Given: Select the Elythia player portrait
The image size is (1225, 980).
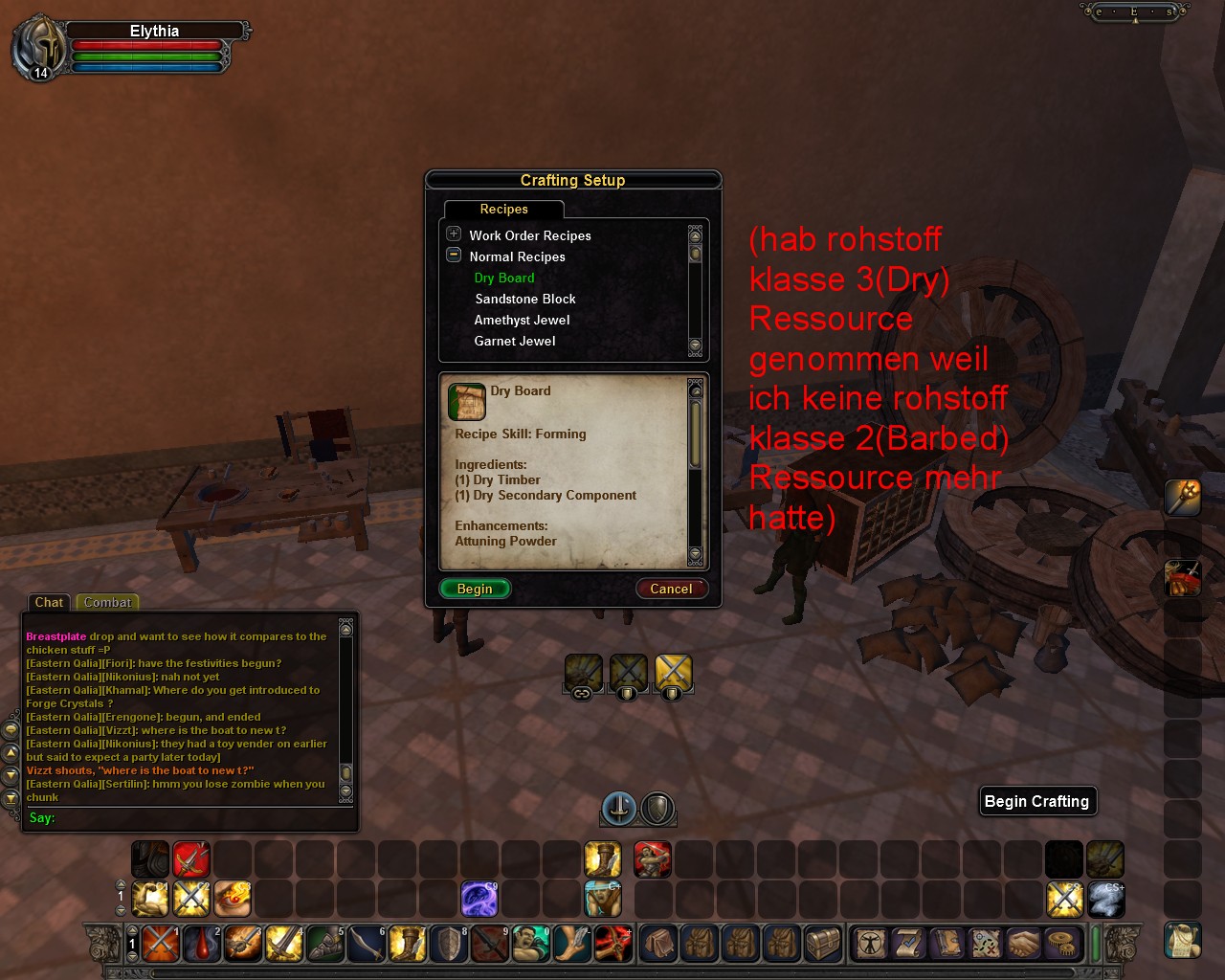Looking at the screenshot, I should coord(39,48).
